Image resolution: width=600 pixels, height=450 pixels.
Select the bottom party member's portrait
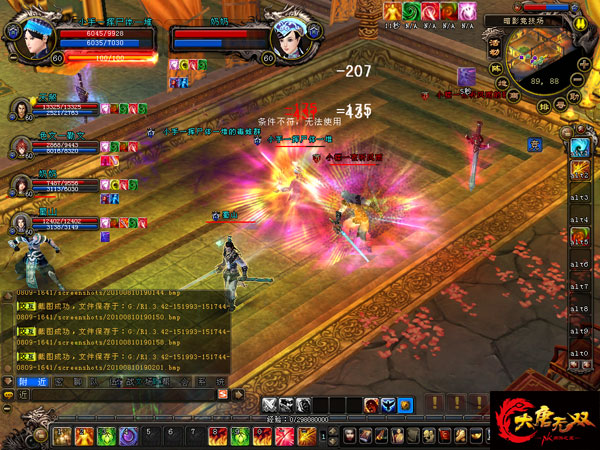coord(20,223)
